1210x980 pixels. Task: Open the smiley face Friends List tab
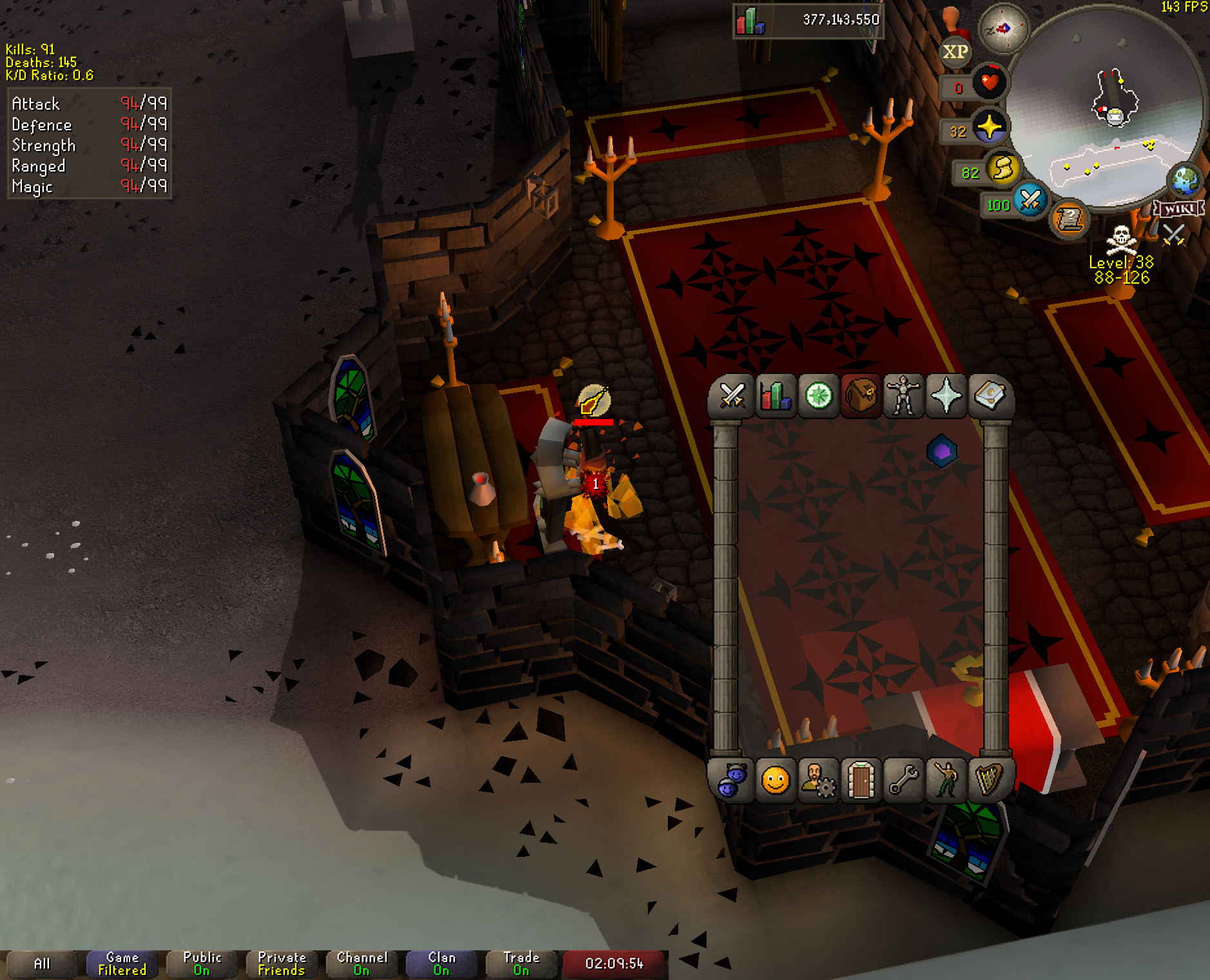[x=775, y=781]
